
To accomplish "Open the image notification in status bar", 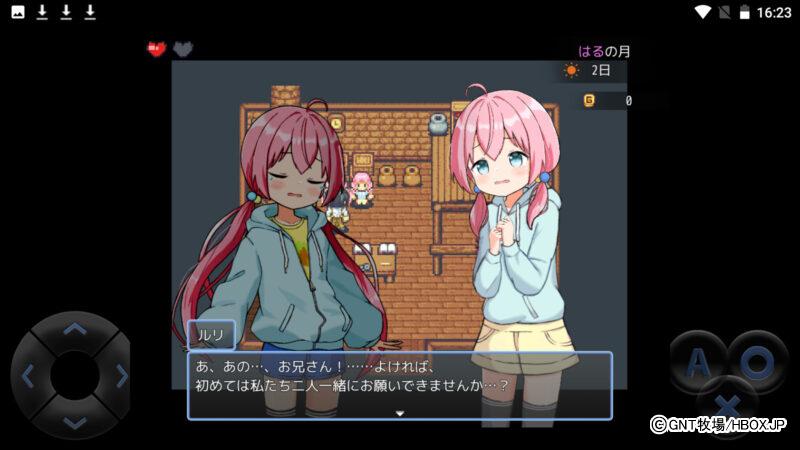I will coord(18,12).
